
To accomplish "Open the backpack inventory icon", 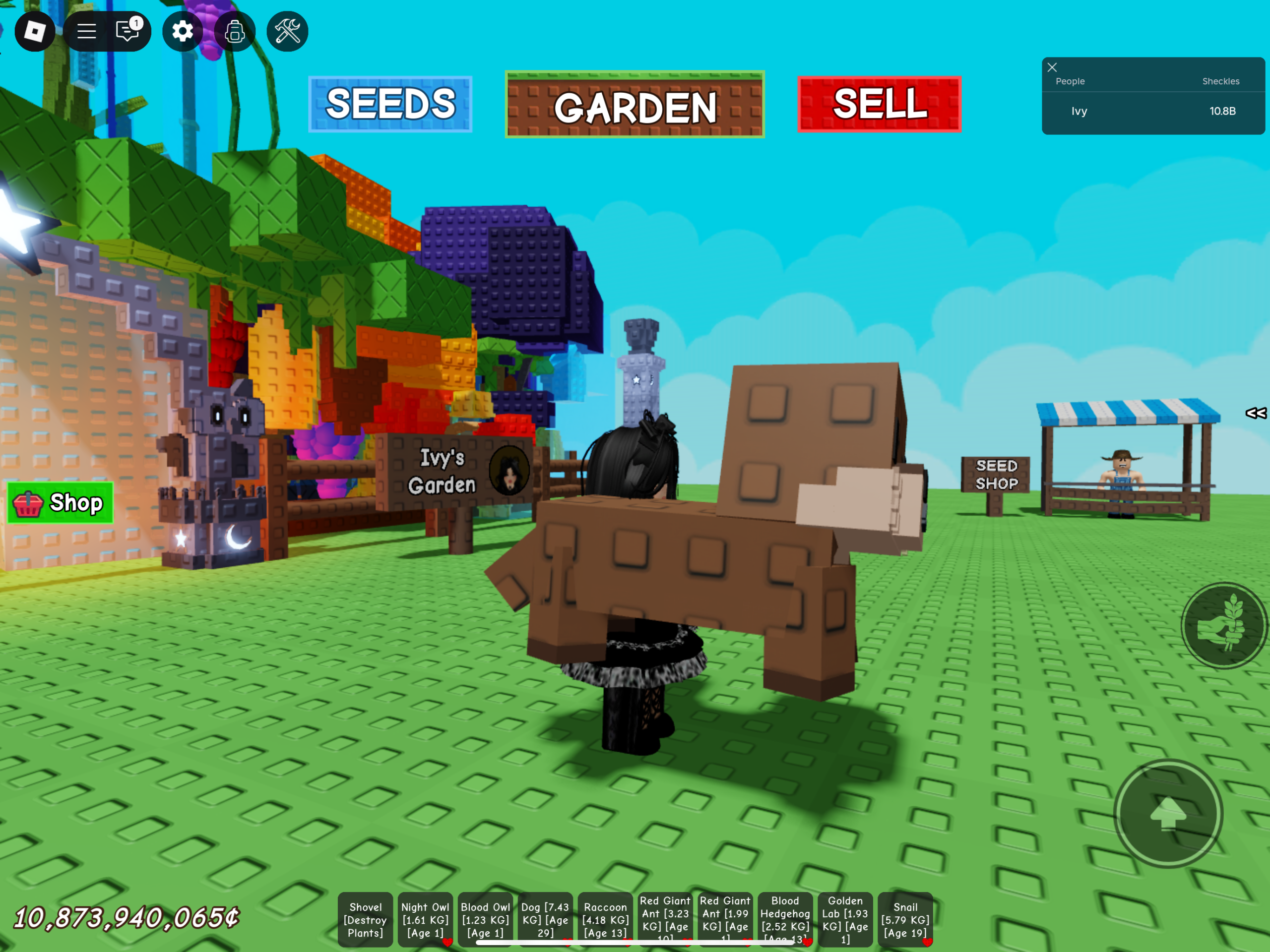I will (x=236, y=32).
